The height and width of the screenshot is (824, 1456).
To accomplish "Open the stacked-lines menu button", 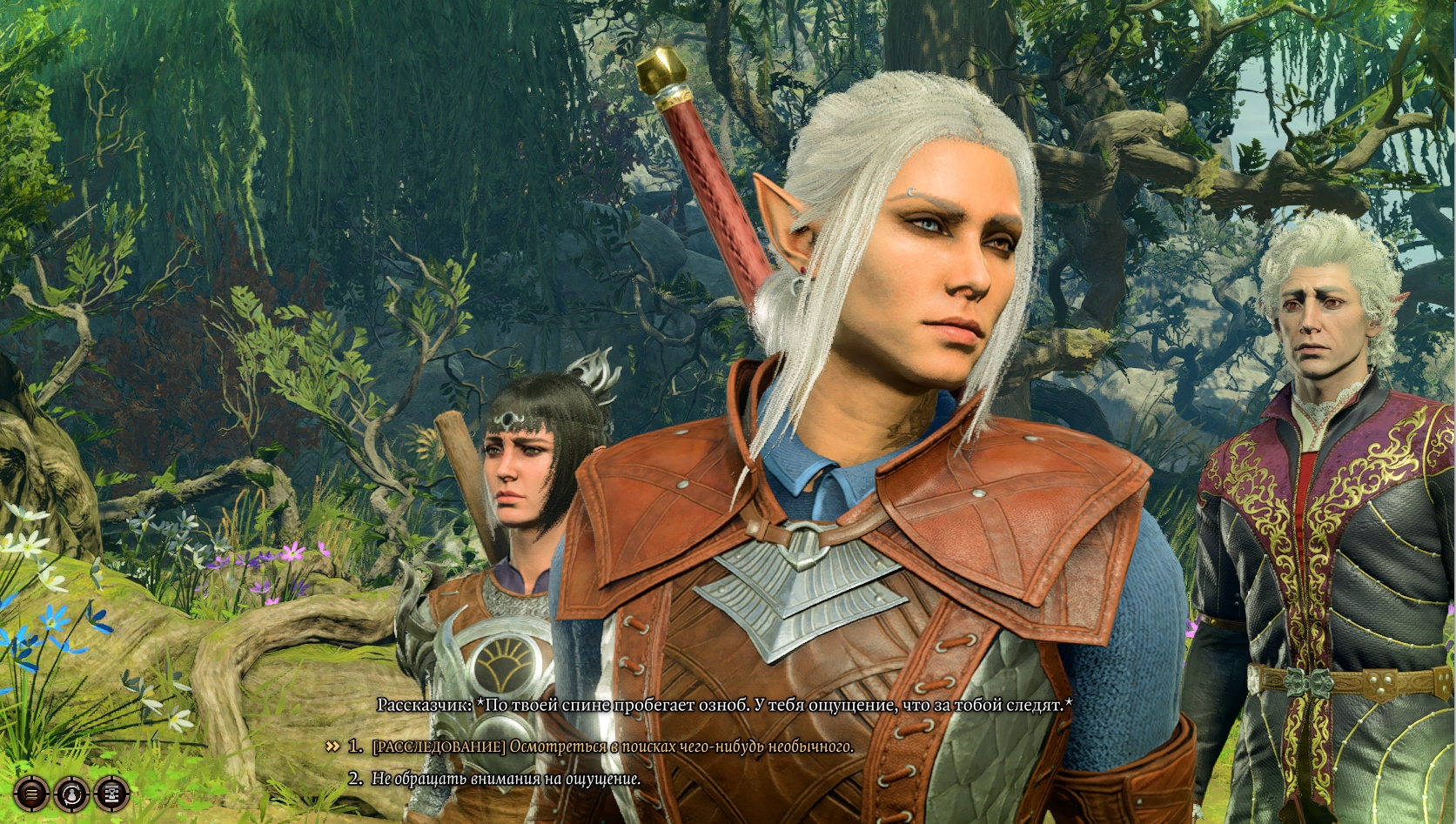I will click(x=31, y=793).
